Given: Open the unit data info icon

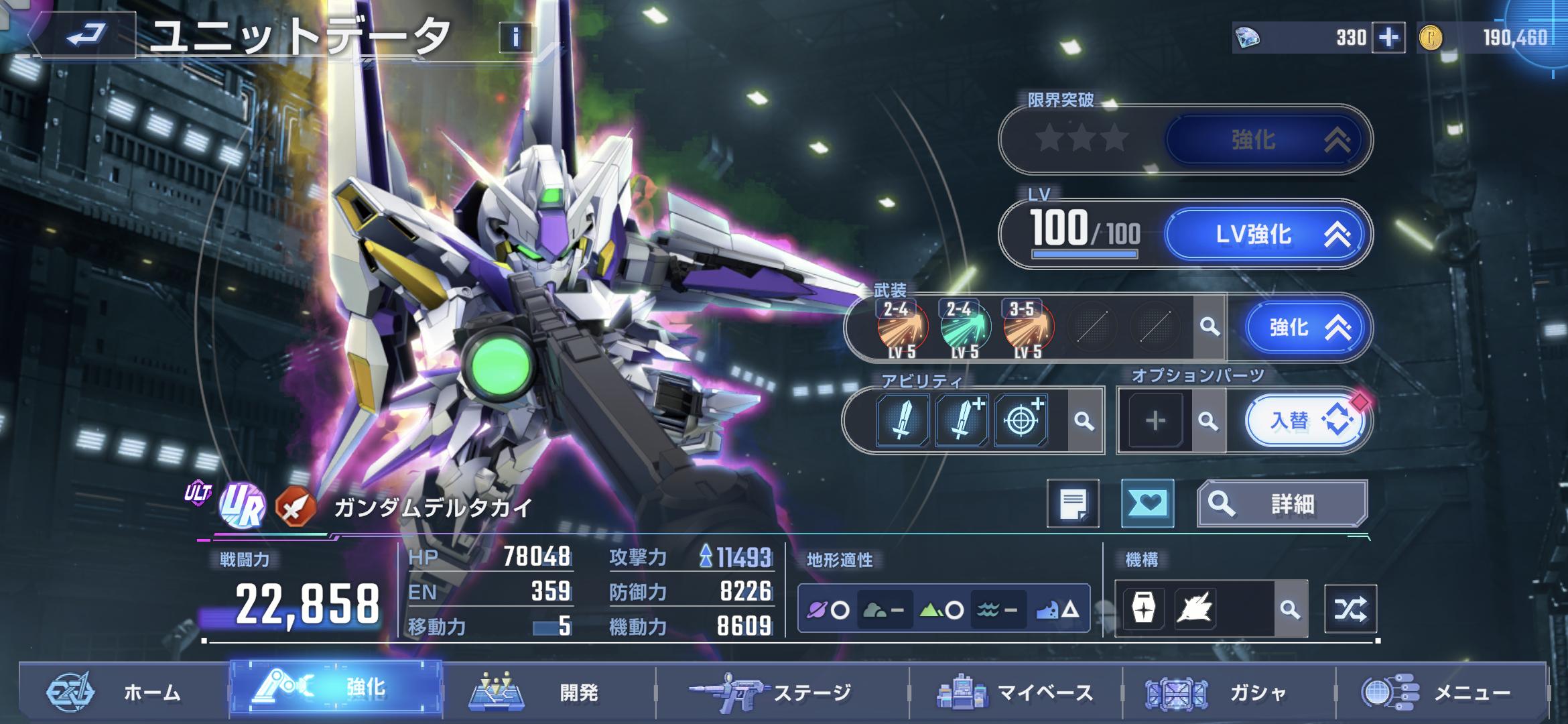Looking at the screenshot, I should click(515, 38).
